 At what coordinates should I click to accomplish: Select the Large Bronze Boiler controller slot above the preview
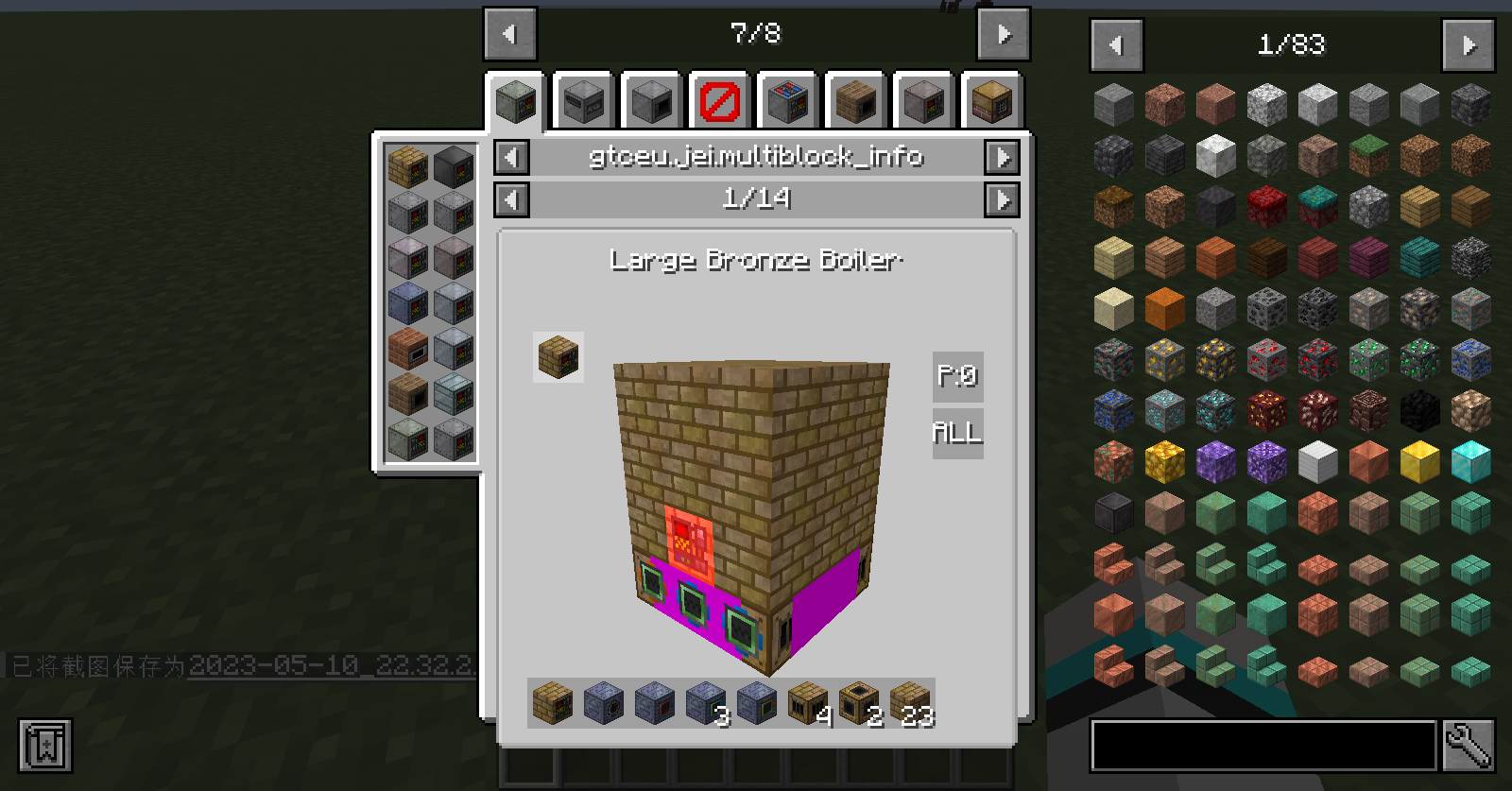click(558, 358)
